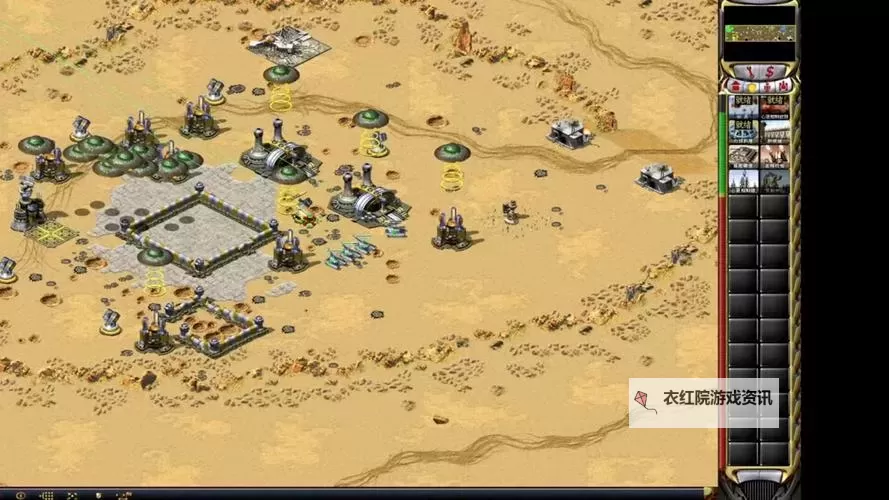Select the red-tinted ready build icon

(774, 107)
